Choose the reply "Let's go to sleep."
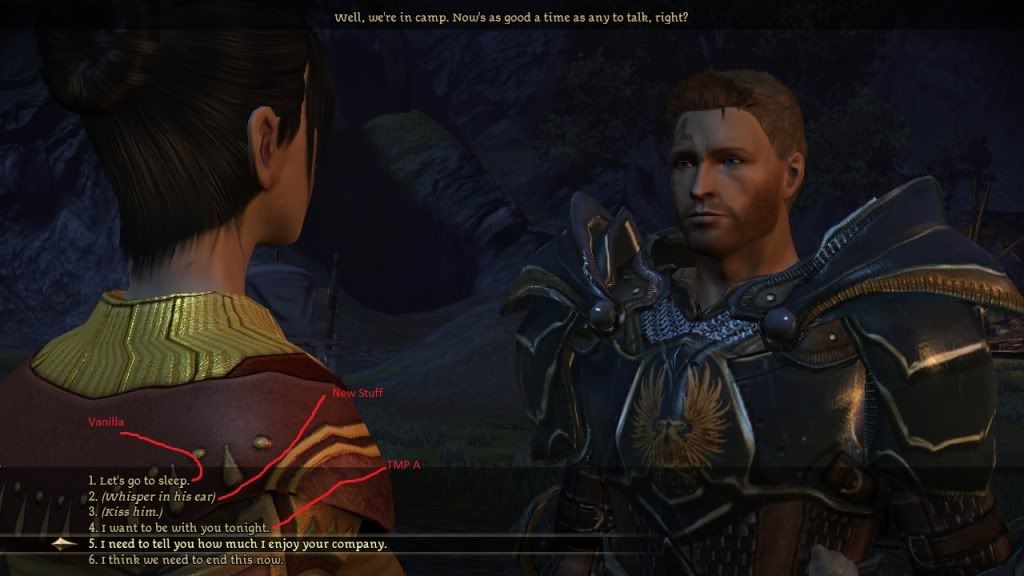Viewport: 1024px width, 576px height. coord(144,481)
